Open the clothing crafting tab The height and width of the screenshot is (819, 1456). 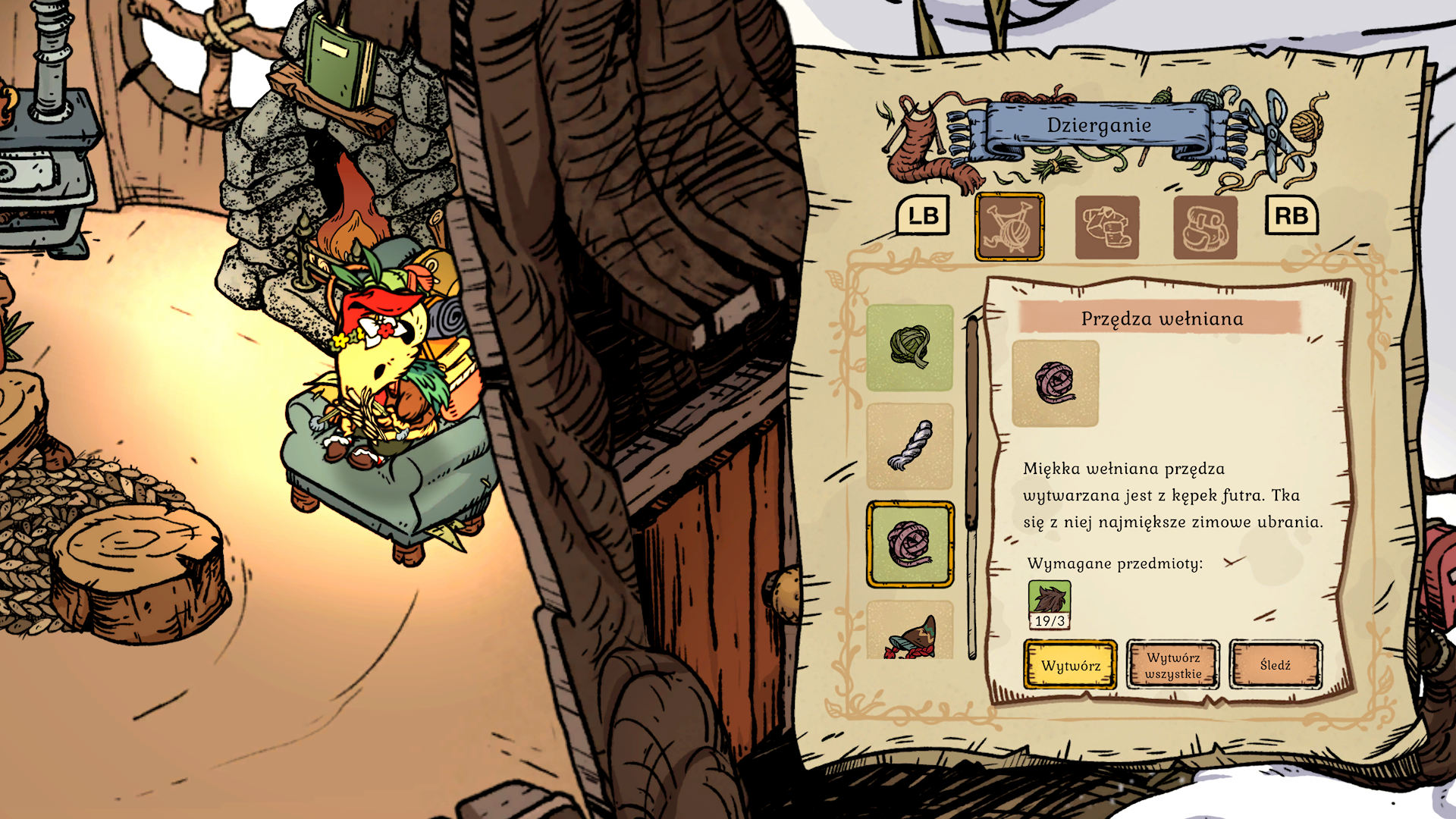[1107, 227]
